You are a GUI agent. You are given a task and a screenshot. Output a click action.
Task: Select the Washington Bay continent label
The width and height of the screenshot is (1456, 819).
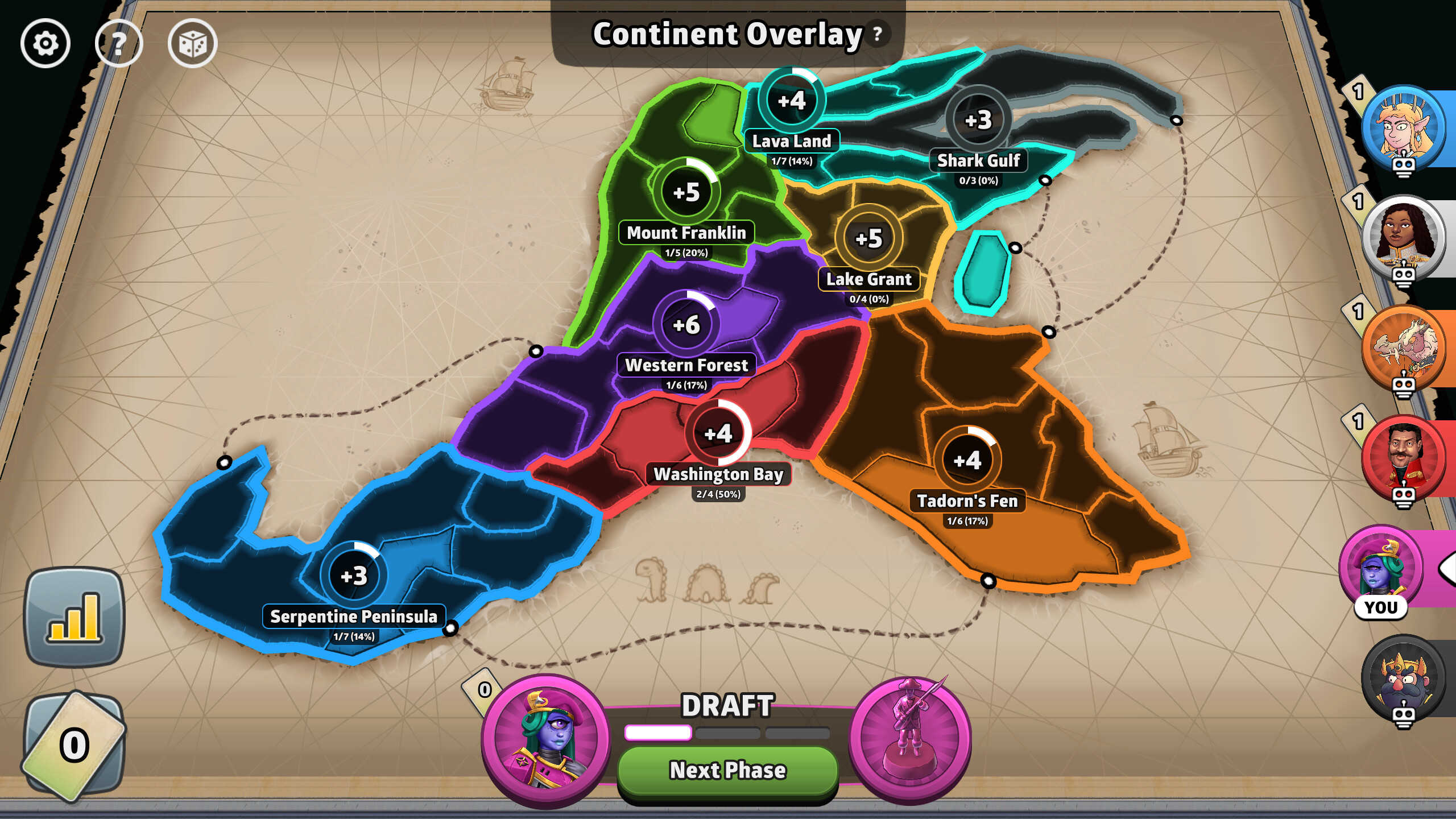click(719, 474)
